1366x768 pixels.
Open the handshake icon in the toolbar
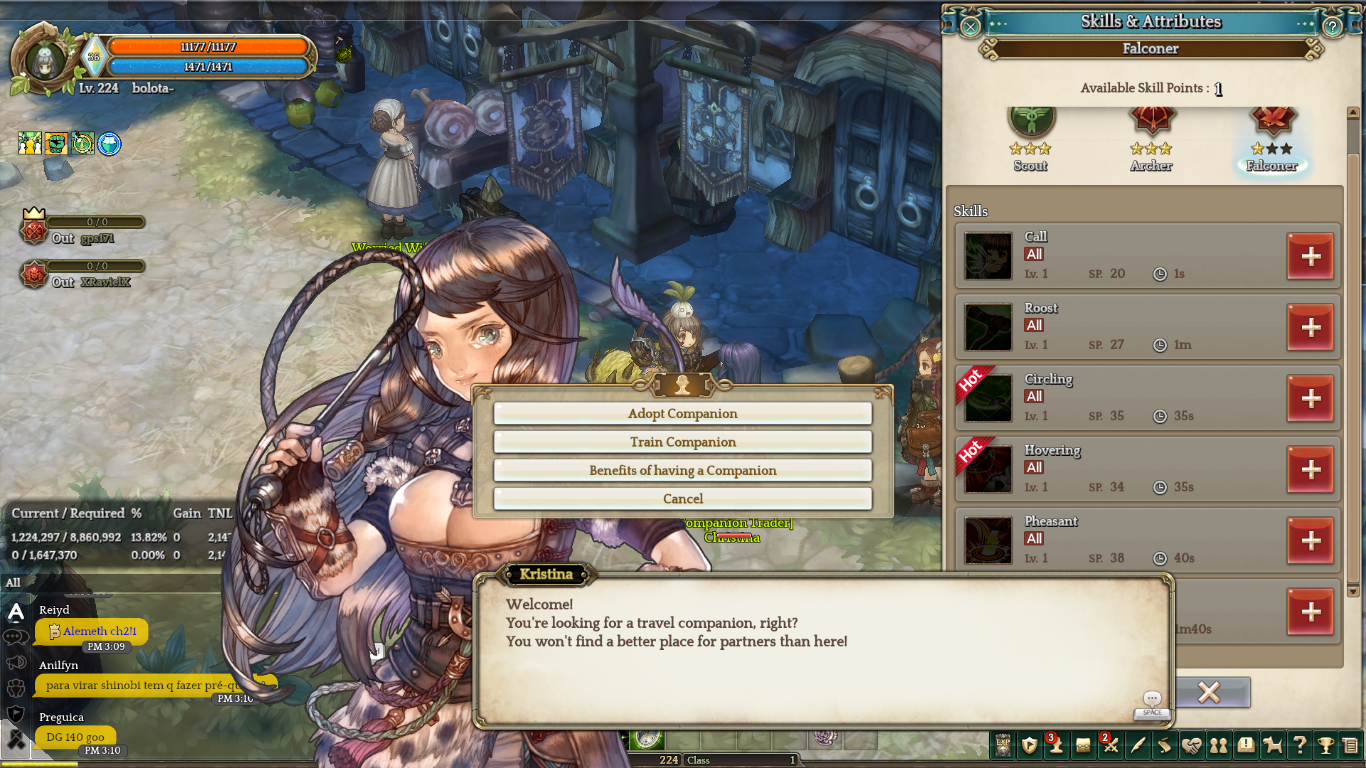click(1191, 745)
